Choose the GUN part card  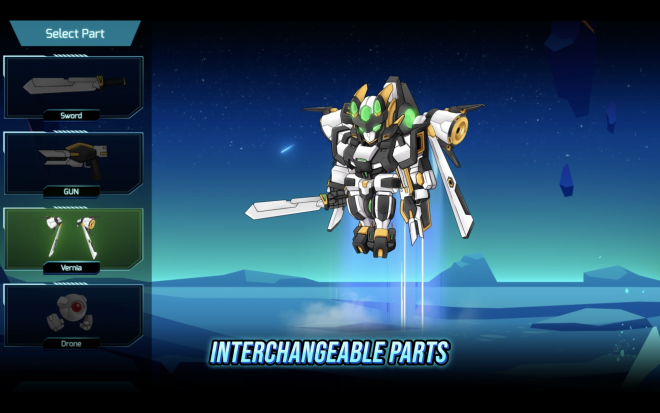[x=73, y=162]
